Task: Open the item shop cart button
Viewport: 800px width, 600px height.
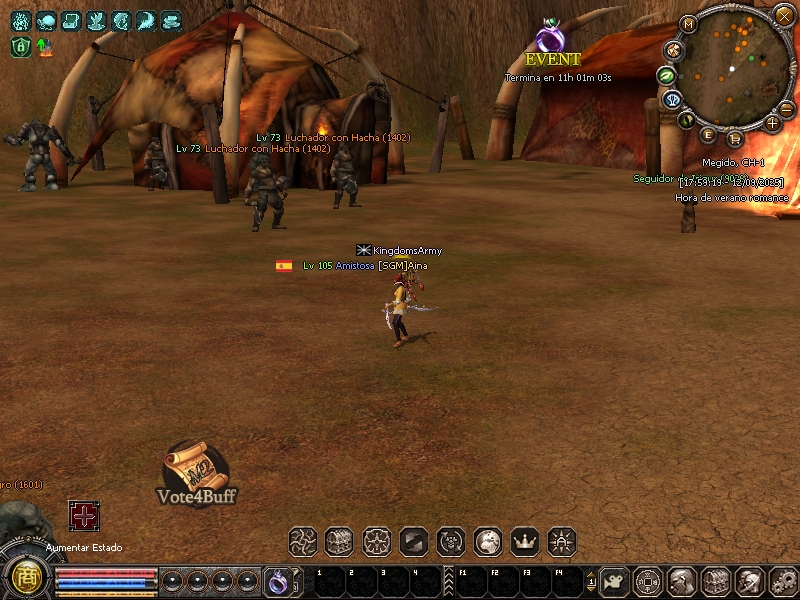Action: point(735,138)
